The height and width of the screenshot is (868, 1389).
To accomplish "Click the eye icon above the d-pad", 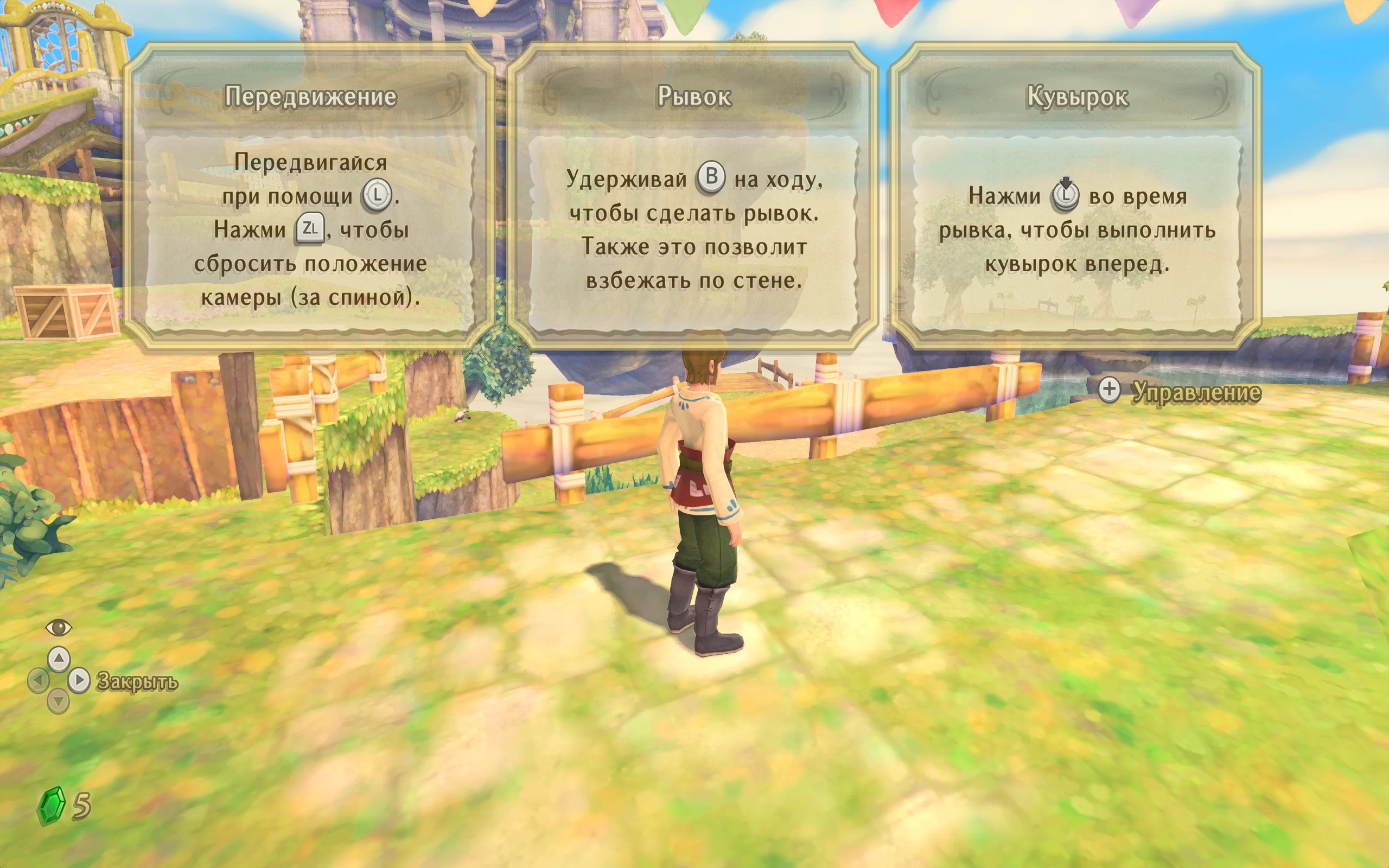I will pos(59,628).
